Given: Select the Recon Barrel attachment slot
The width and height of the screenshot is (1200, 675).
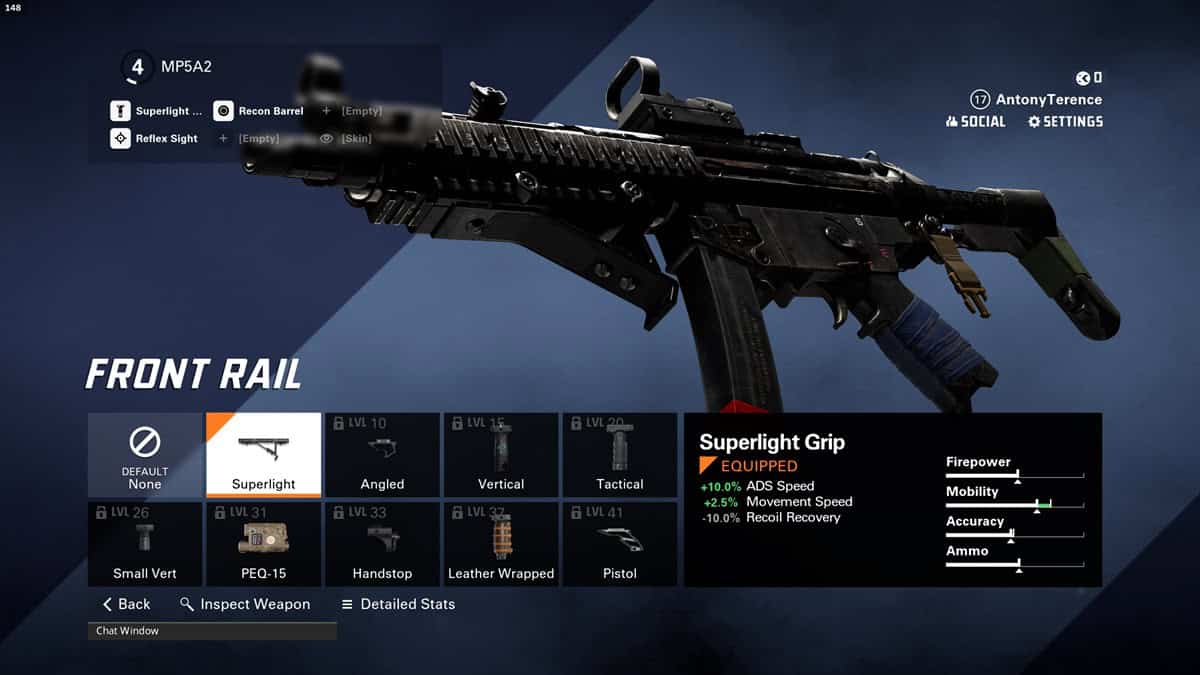Looking at the screenshot, I should coord(259,111).
